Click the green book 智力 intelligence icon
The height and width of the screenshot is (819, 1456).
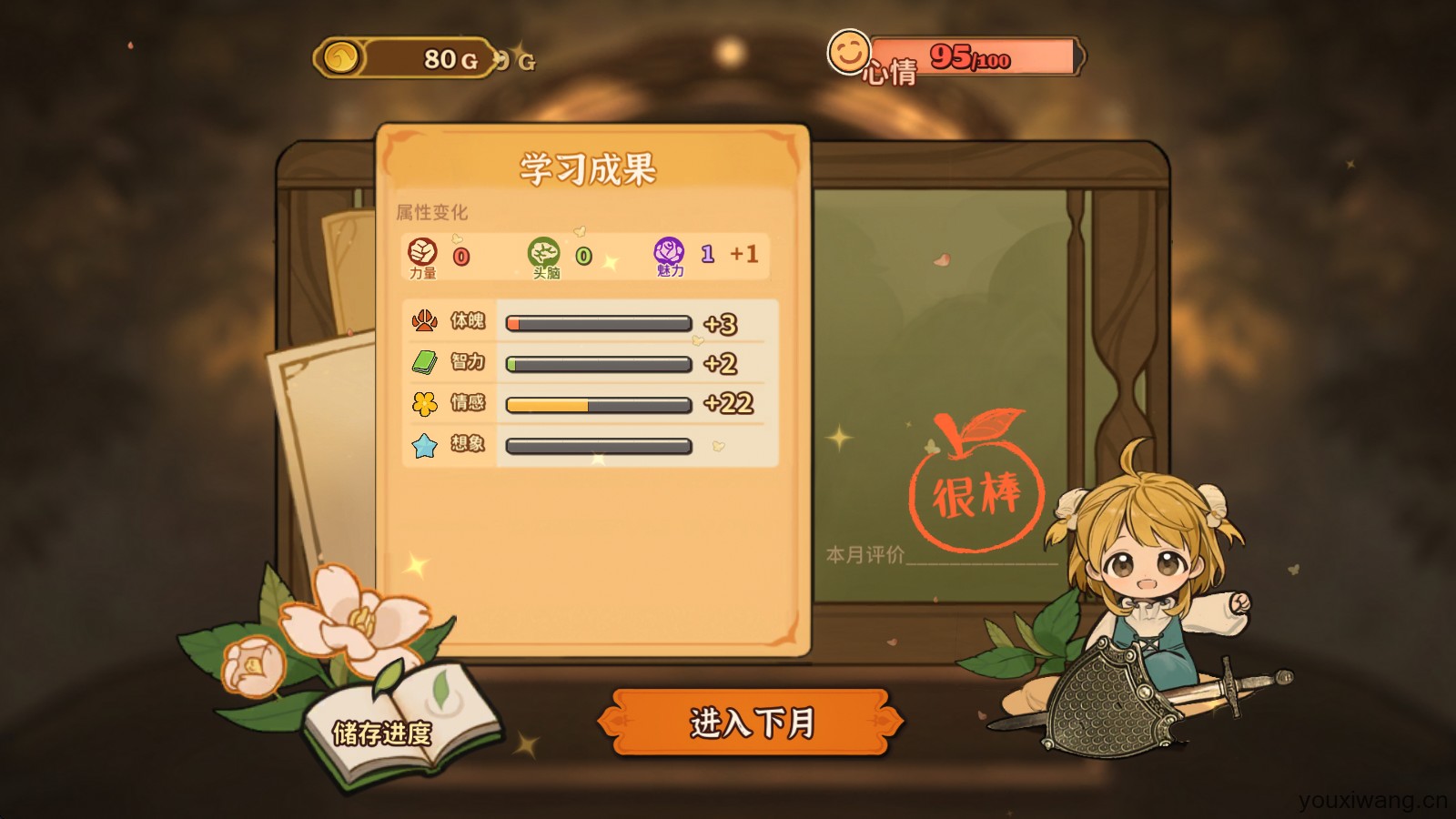(422, 361)
